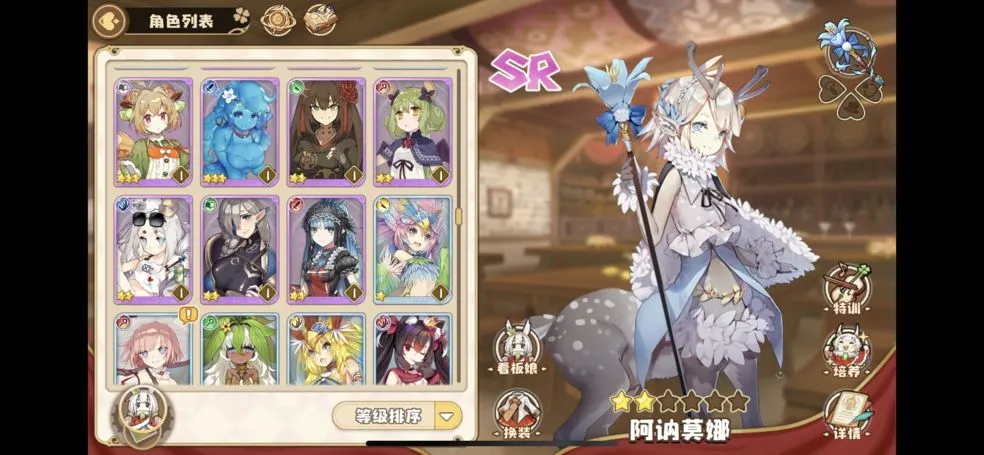984x455 pixels.
Task: Select the pink-haired girl card with alert badge
Action: 153,350
